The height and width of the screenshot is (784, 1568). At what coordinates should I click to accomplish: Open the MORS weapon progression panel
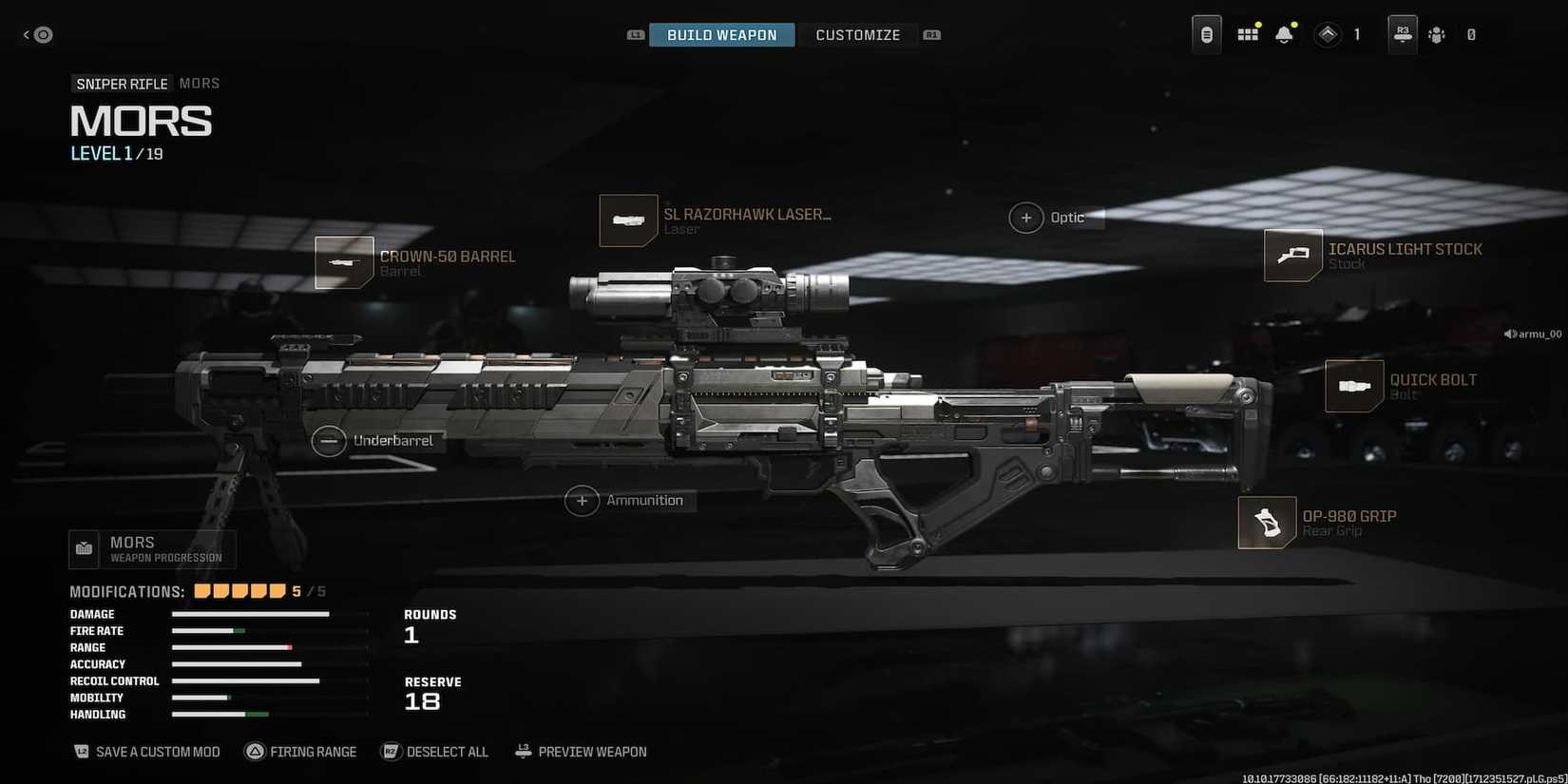[152, 548]
